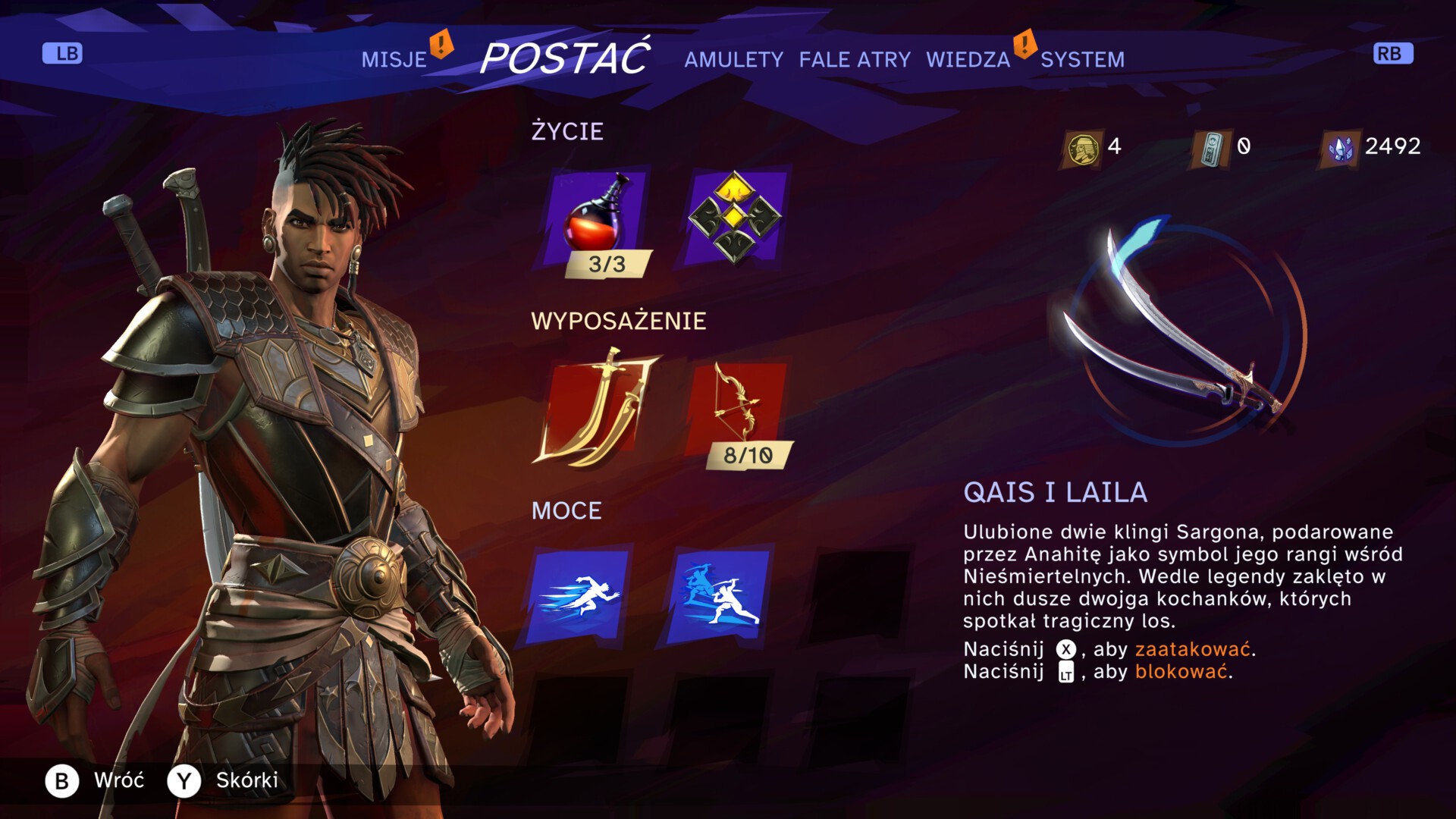Select the red health potion slot
The image size is (1456, 819).
tap(597, 216)
